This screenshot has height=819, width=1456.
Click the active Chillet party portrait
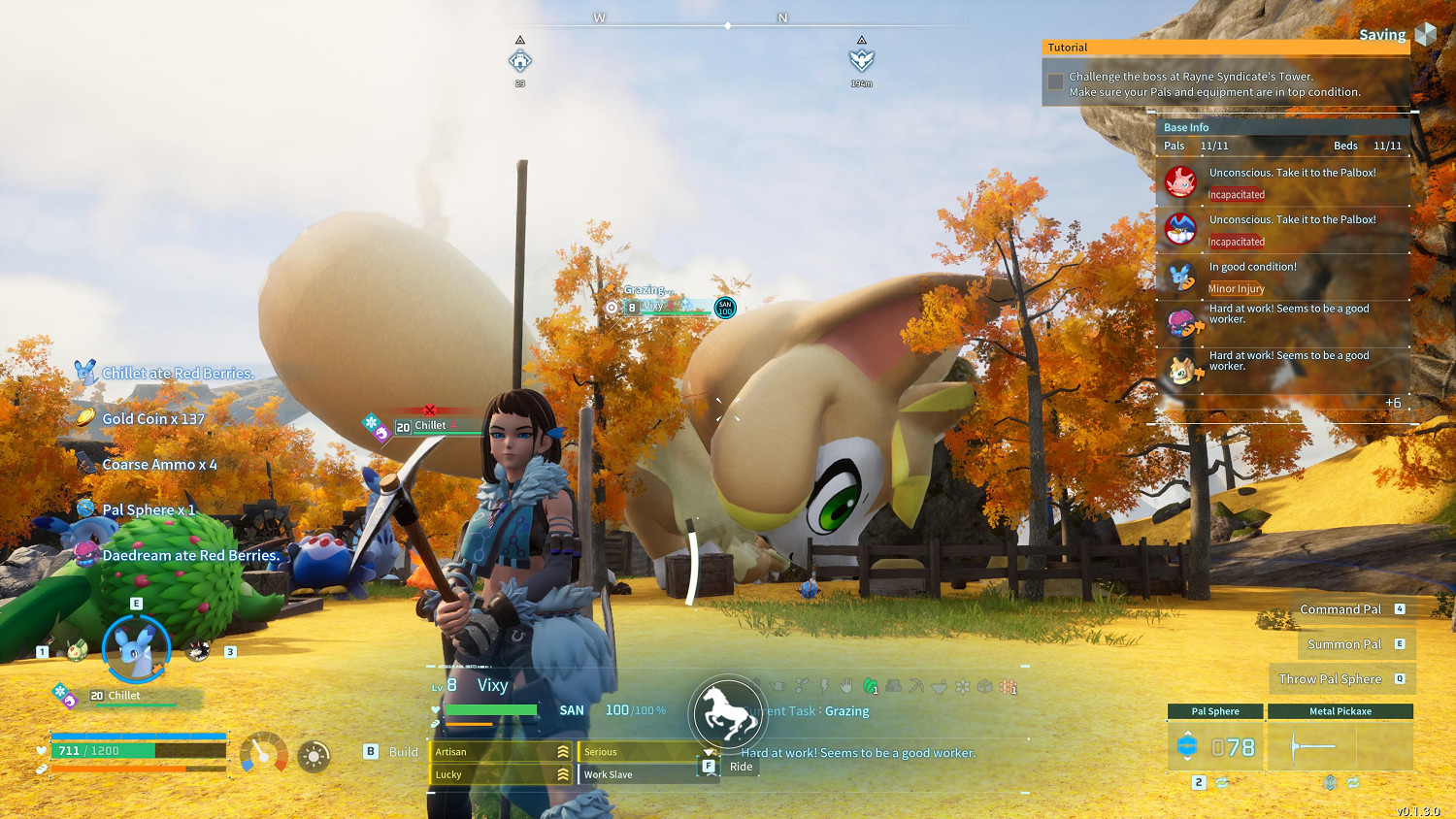coord(136,648)
